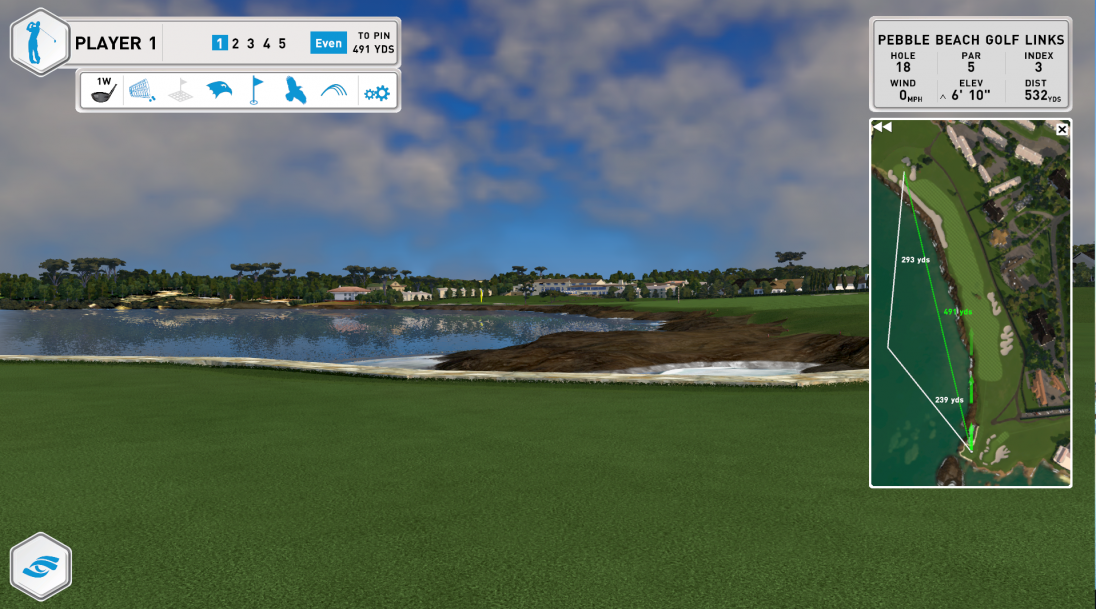Select the blue pin flag icon

256,91
